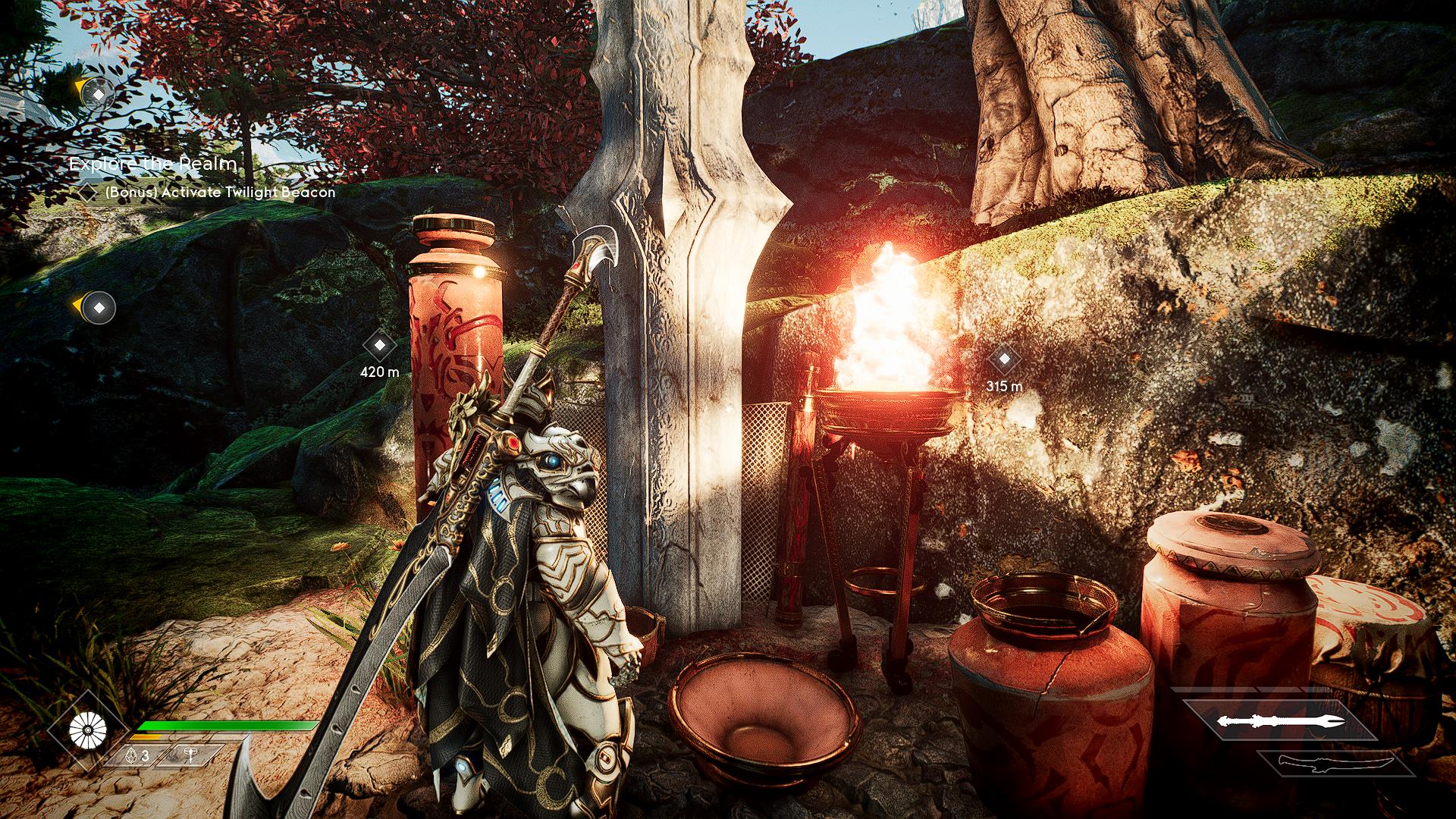1456x819 pixels.
Task: Click the waypoint marker showing 420 m
Action: (380, 346)
